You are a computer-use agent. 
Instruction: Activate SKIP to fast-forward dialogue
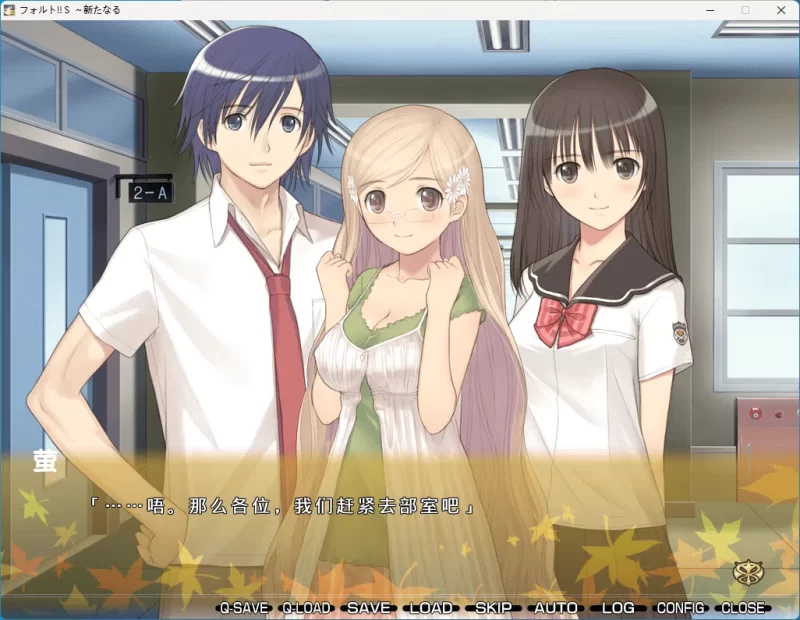point(493,607)
